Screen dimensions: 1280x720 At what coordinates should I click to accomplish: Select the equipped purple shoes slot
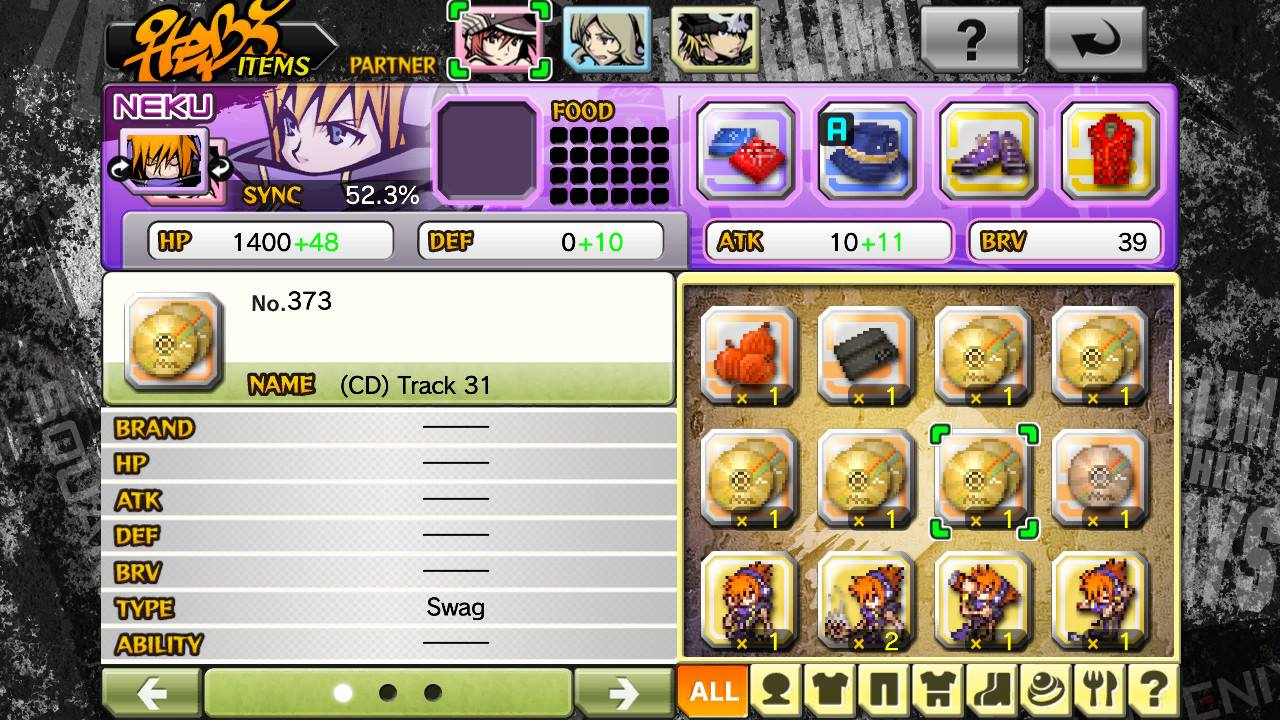pyautogui.click(x=989, y=150)
